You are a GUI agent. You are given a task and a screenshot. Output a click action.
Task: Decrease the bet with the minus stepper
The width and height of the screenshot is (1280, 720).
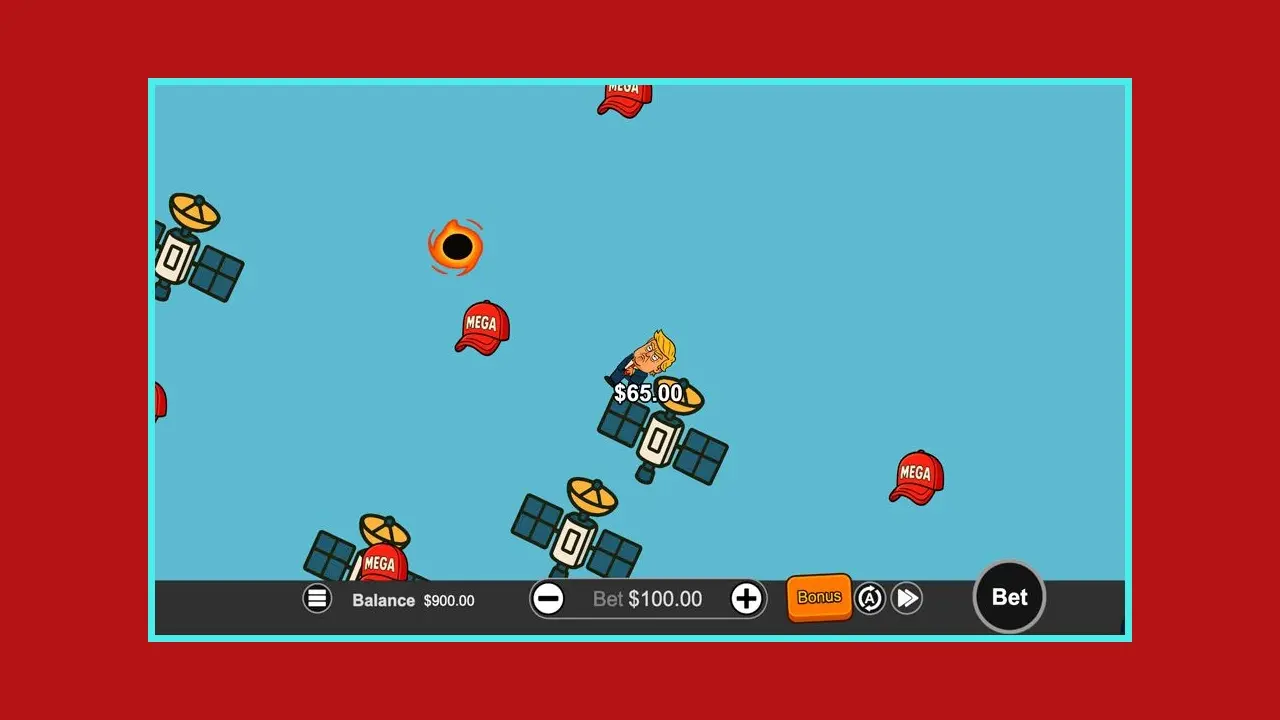point(550,598)
